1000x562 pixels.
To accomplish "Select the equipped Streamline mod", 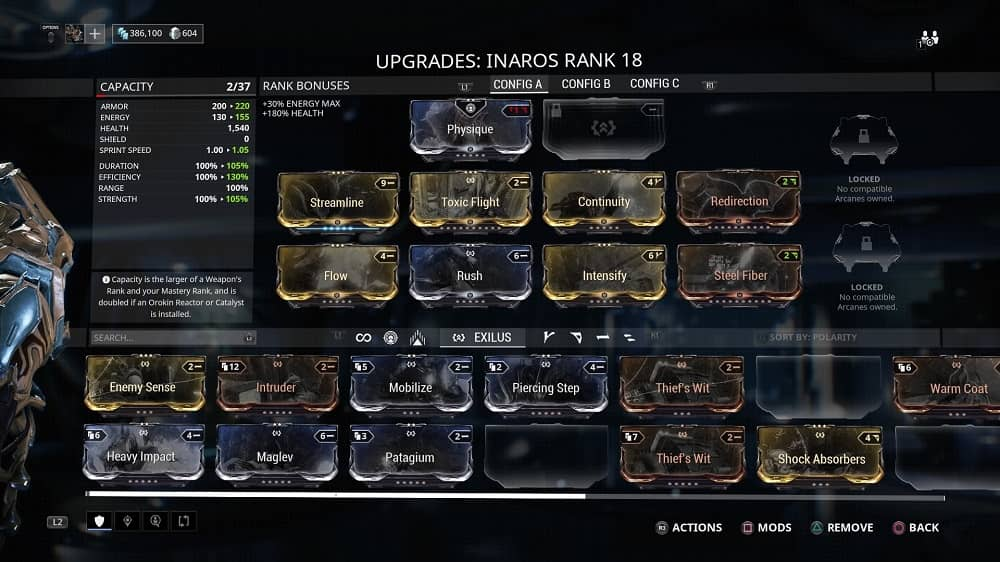I will click(337, 201).
